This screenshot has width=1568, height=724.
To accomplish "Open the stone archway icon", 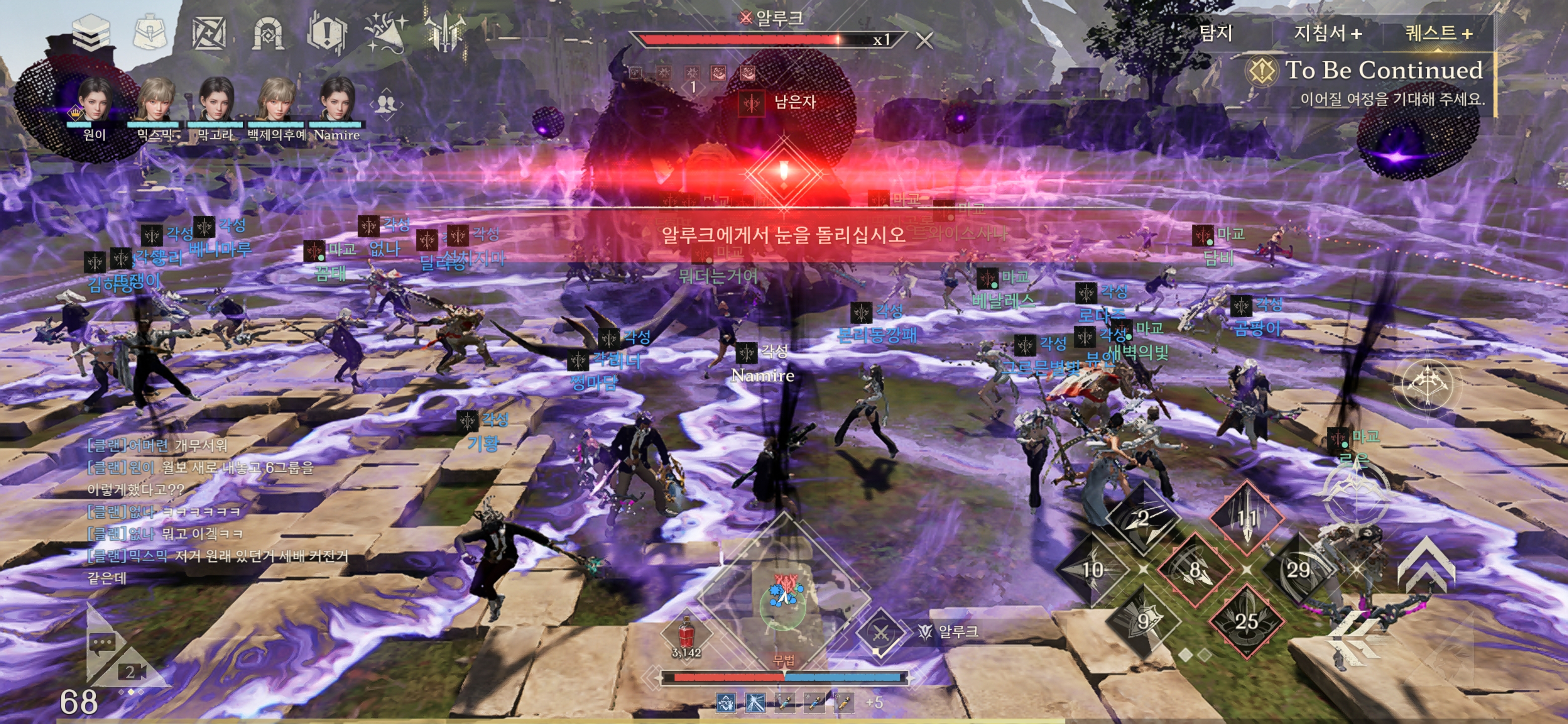I will point(268,33).
